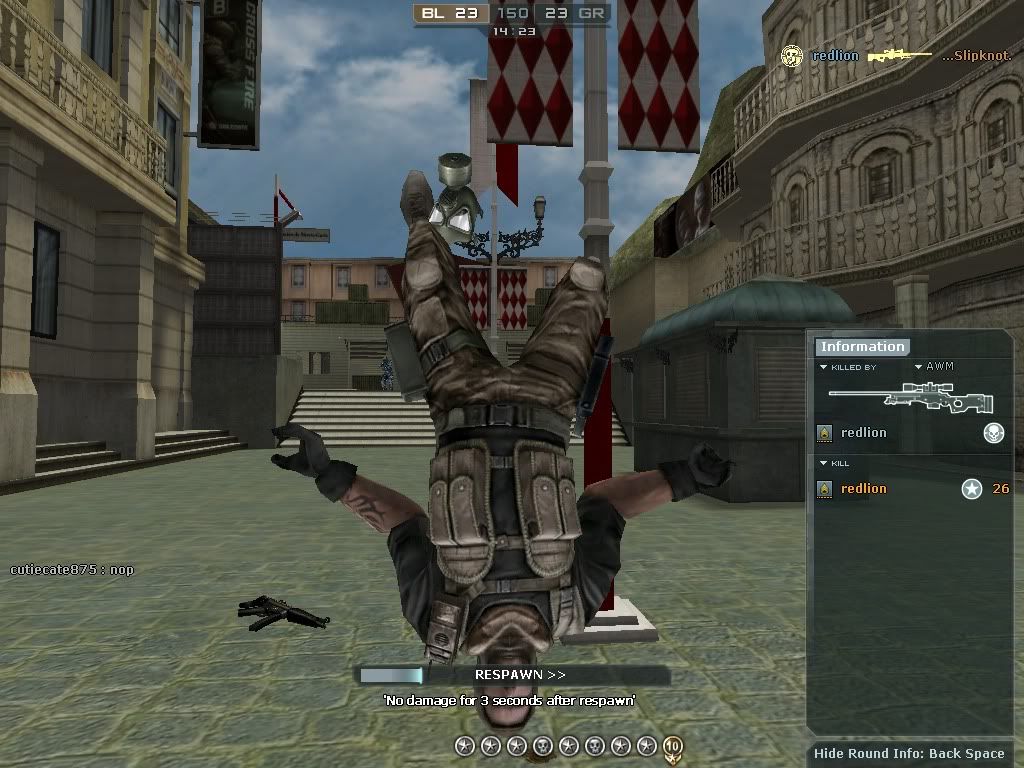The image size is (1024, 768).
Task: Select the orange redlion kill row
Action: click(x=863, y=489)
